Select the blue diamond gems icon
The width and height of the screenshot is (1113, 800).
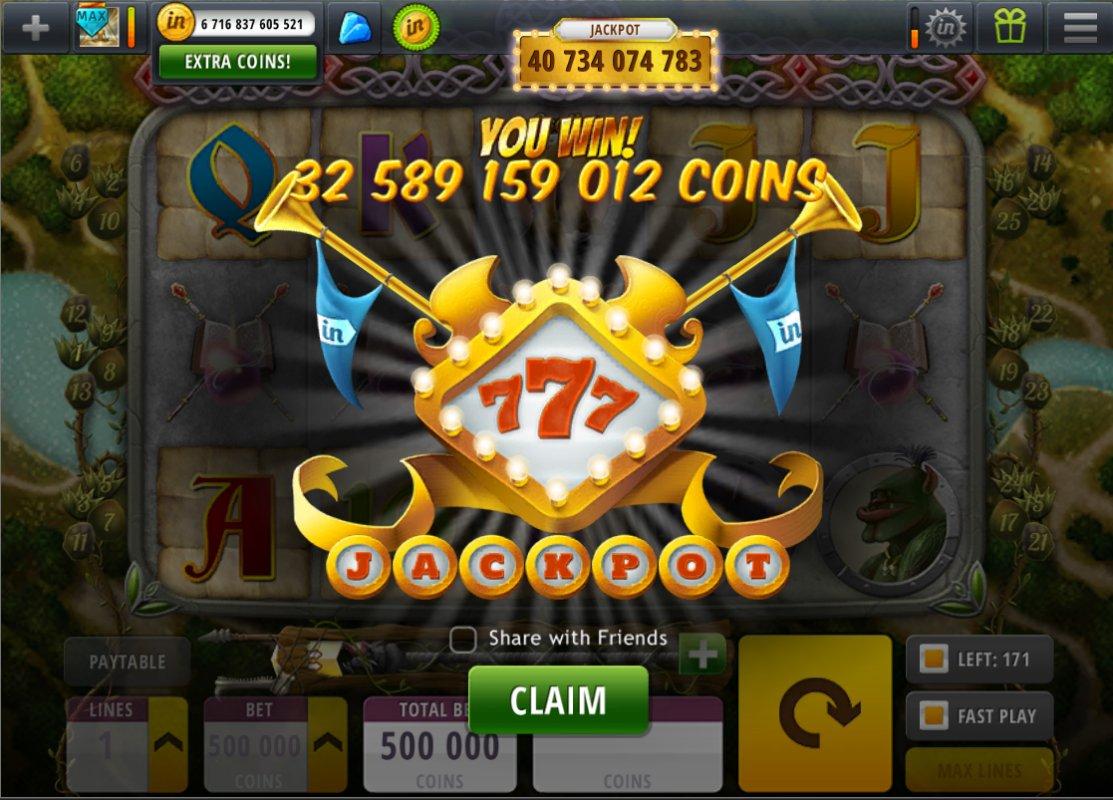[354, 27]
